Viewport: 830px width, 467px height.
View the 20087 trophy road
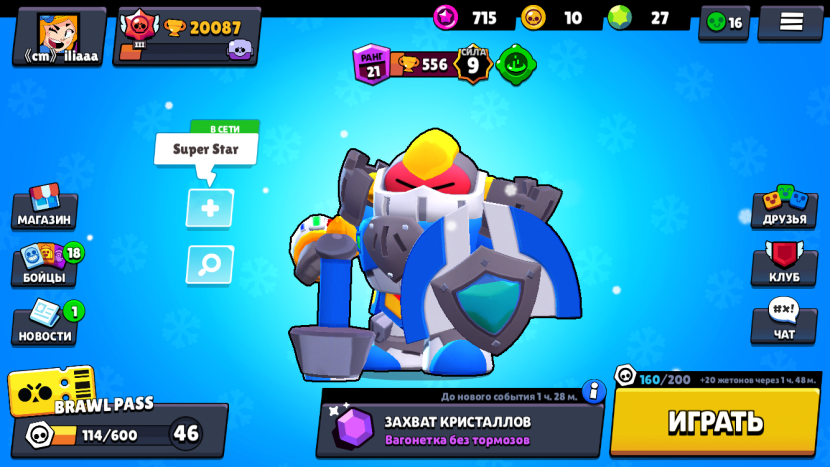[187, 36]
